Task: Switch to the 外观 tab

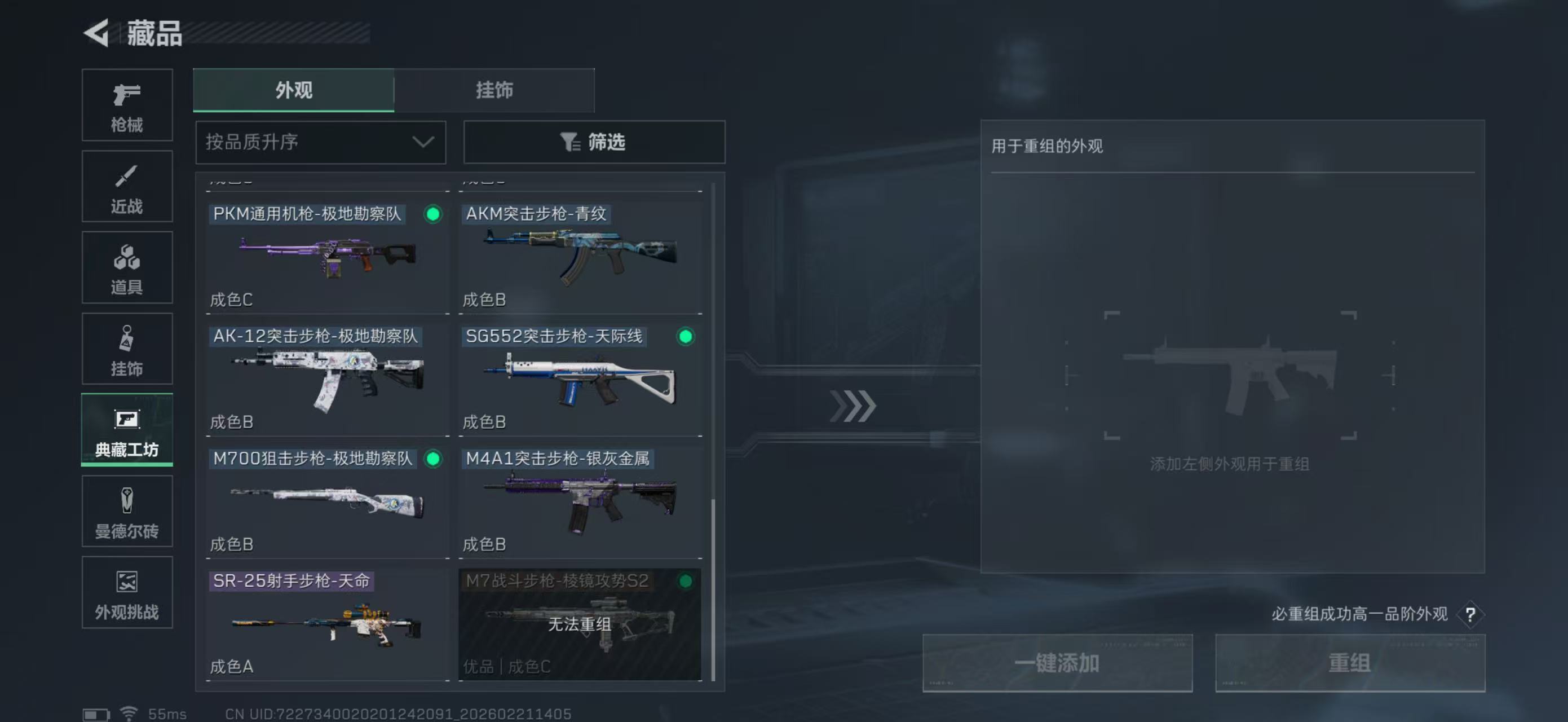Action: (293, 90)
